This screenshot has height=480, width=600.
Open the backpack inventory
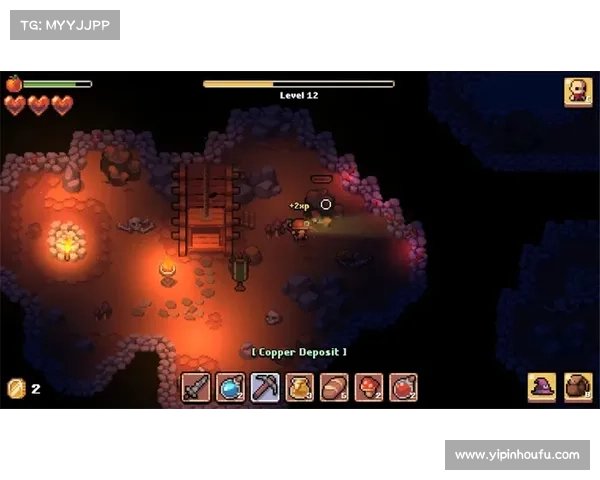(x=577, y=387)
